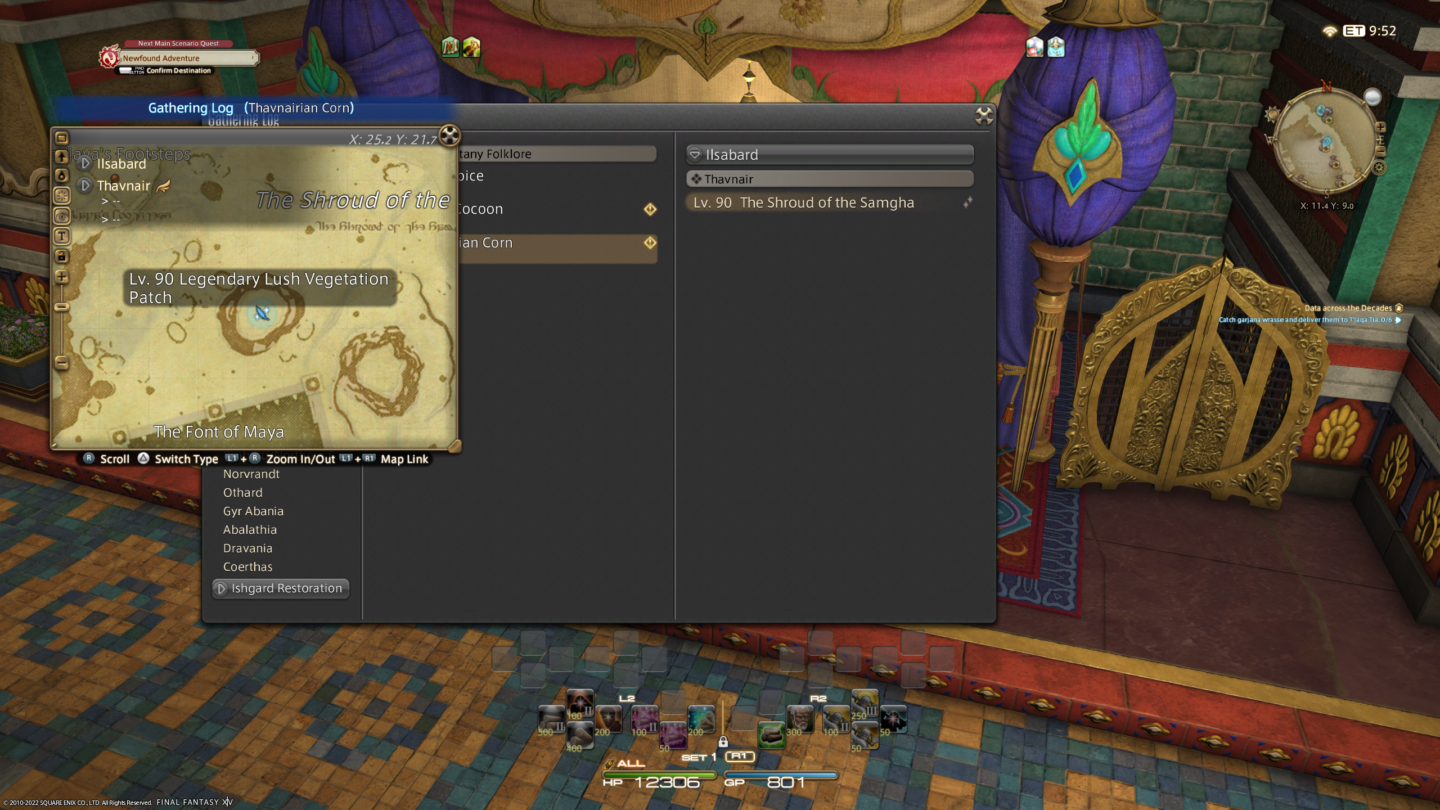
Task: Select the Thavnair tab in the right panel
Action: (829, 178)
